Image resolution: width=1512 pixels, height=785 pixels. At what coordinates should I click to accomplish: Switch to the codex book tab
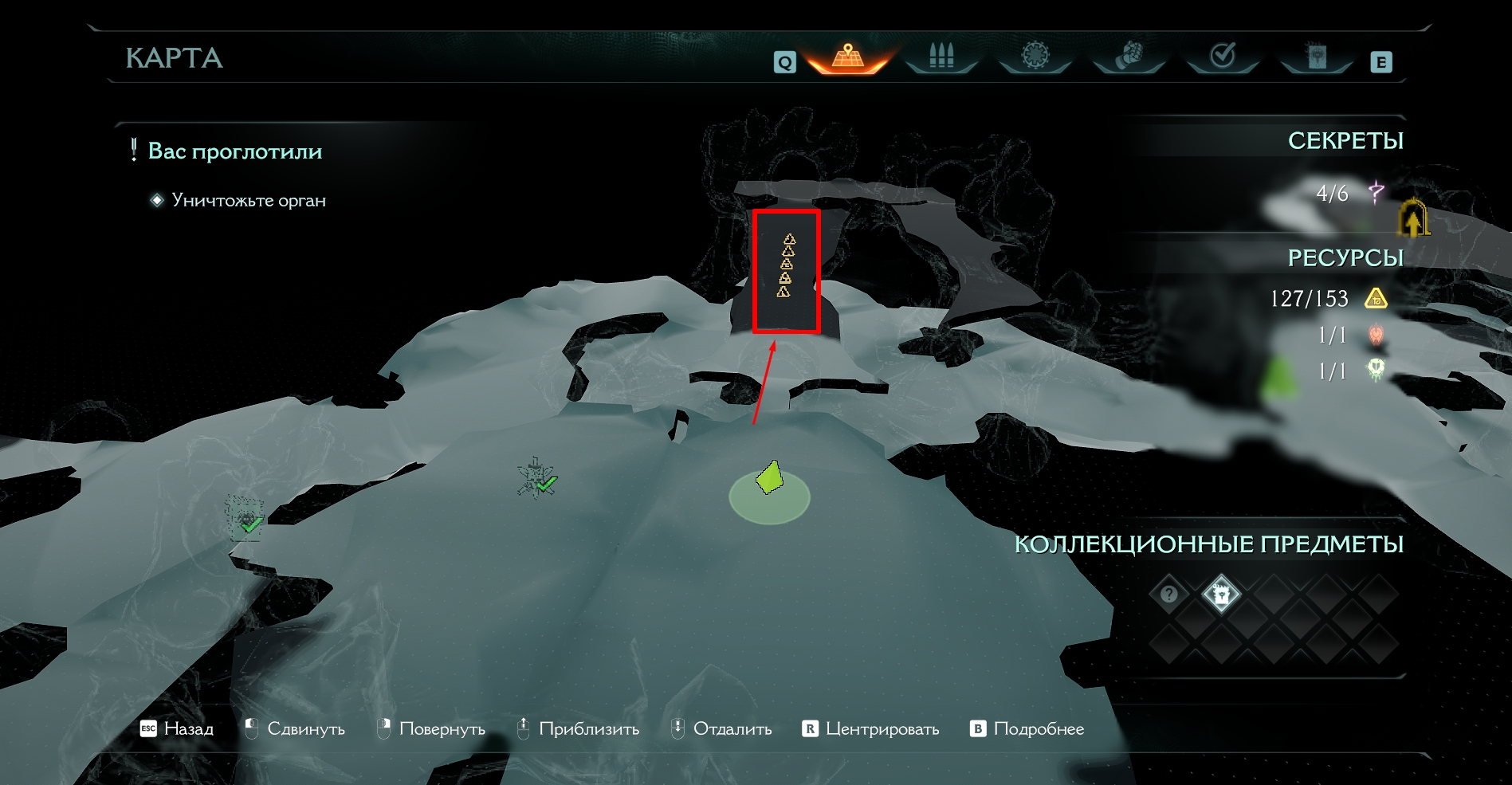(x=1317, y=57)
